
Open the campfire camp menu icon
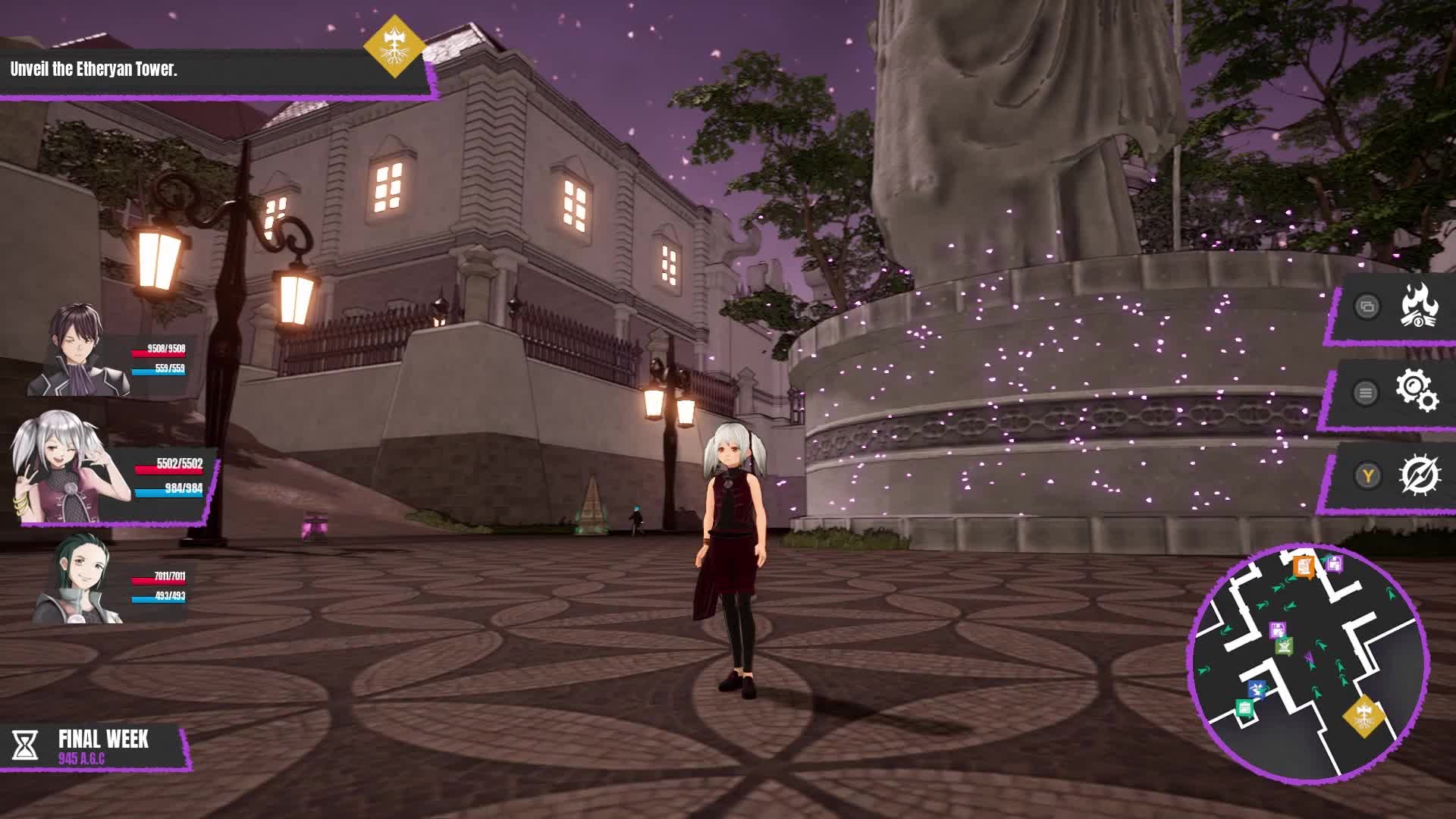pyautogui.click(x=1418, y=306)
